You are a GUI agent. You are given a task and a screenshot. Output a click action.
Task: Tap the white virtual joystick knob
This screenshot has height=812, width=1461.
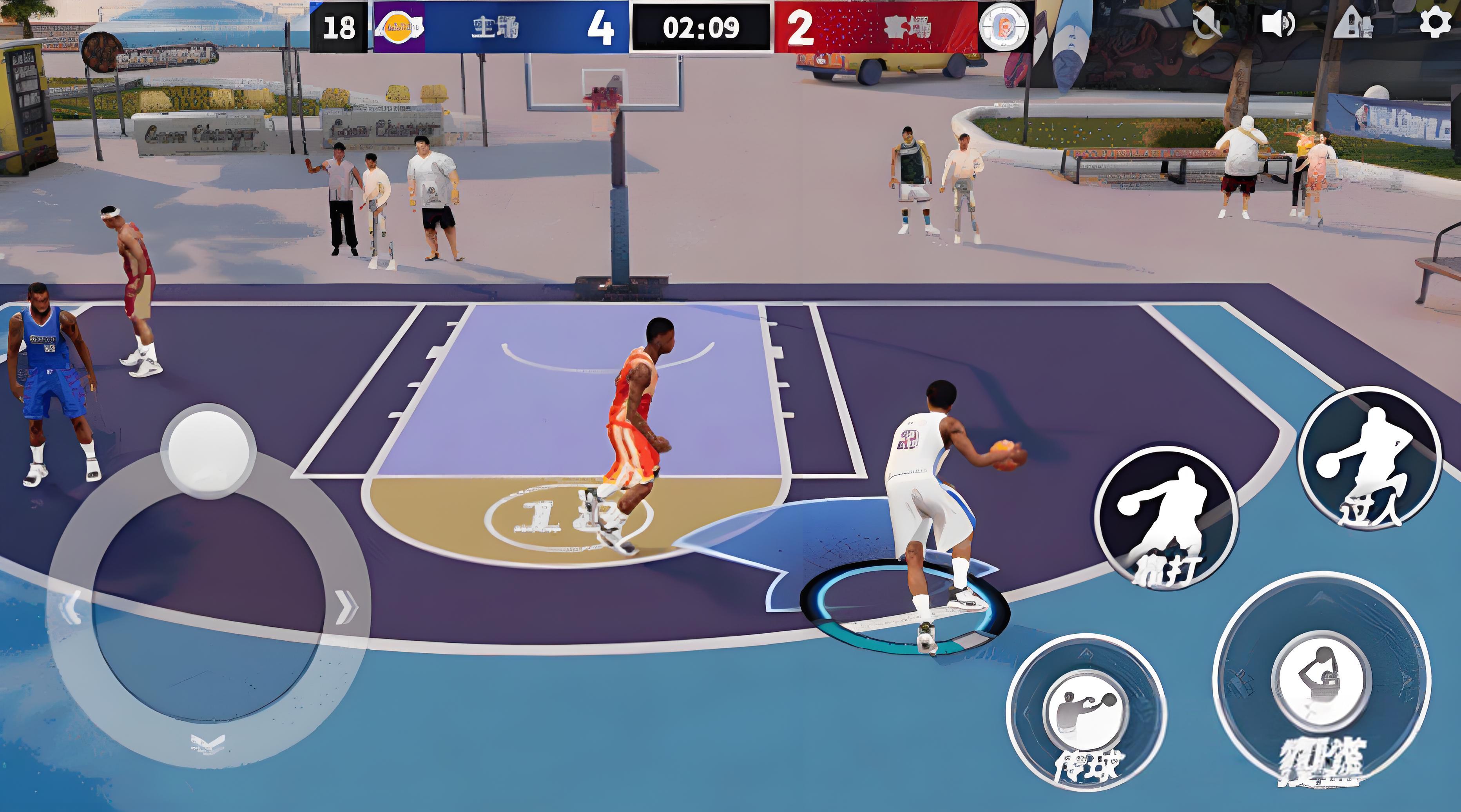pos(208,450)
